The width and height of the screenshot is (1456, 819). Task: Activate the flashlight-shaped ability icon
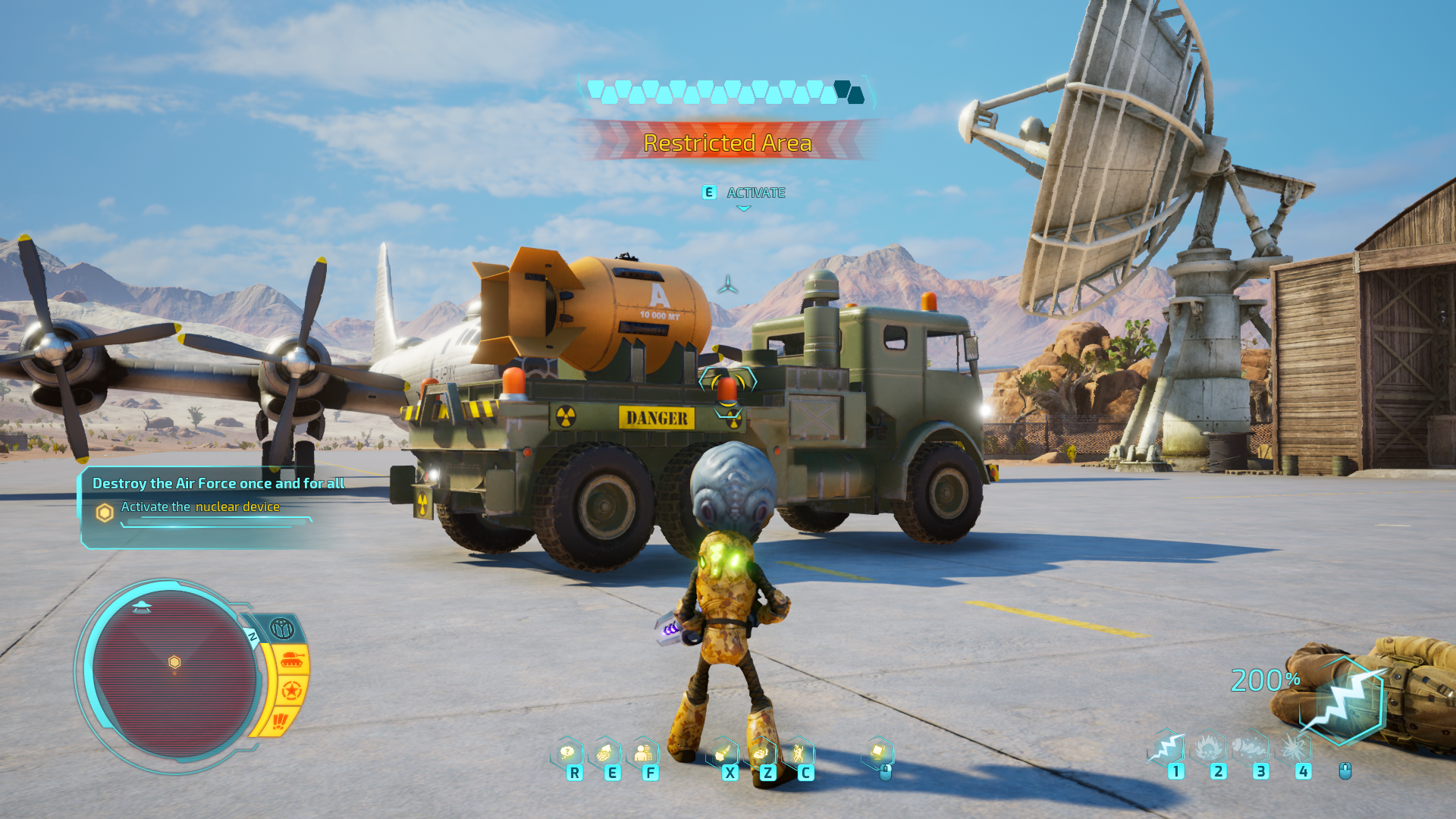tap(723, 752)
